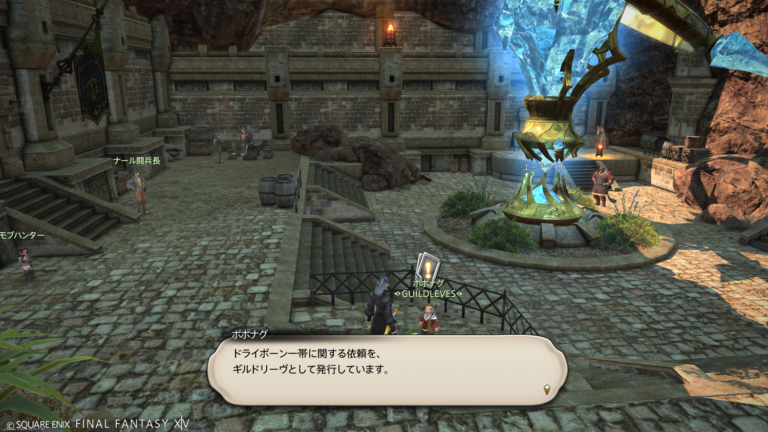
Task: Target the ナール顯兵長 nameplate
Action: [136, 160]
